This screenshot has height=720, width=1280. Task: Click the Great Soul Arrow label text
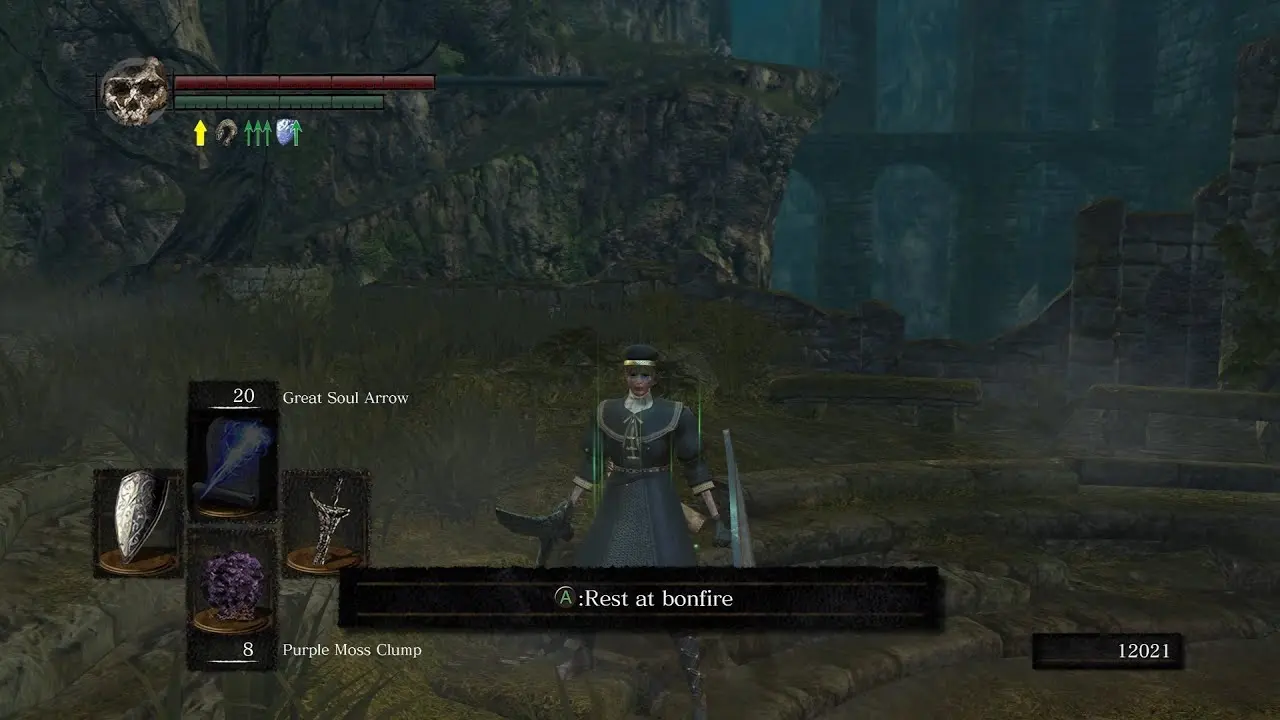pyautogui.click(x=345, y=397)
